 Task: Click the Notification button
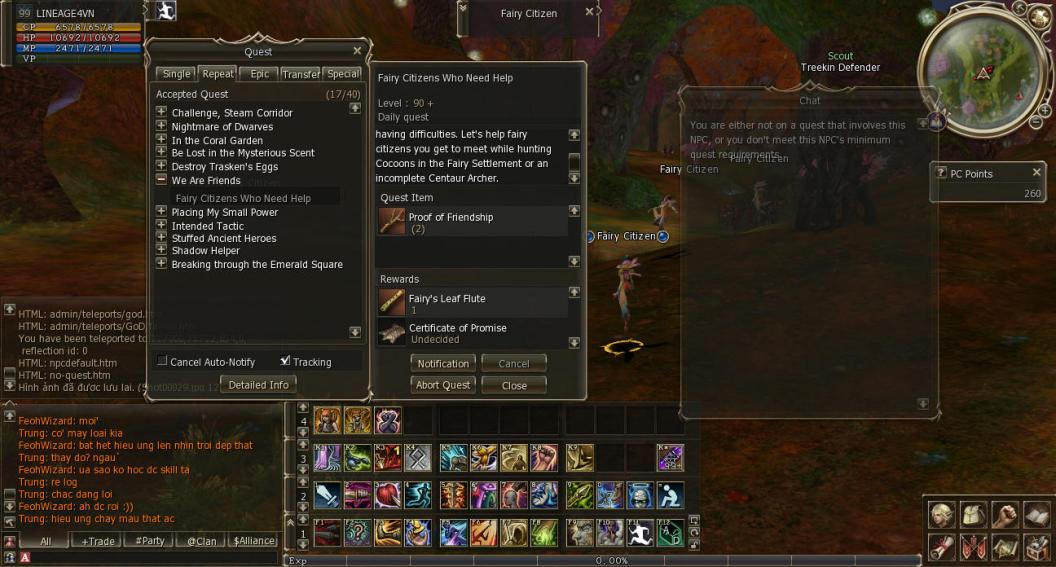pyautogui.click(x=443, y=364)
